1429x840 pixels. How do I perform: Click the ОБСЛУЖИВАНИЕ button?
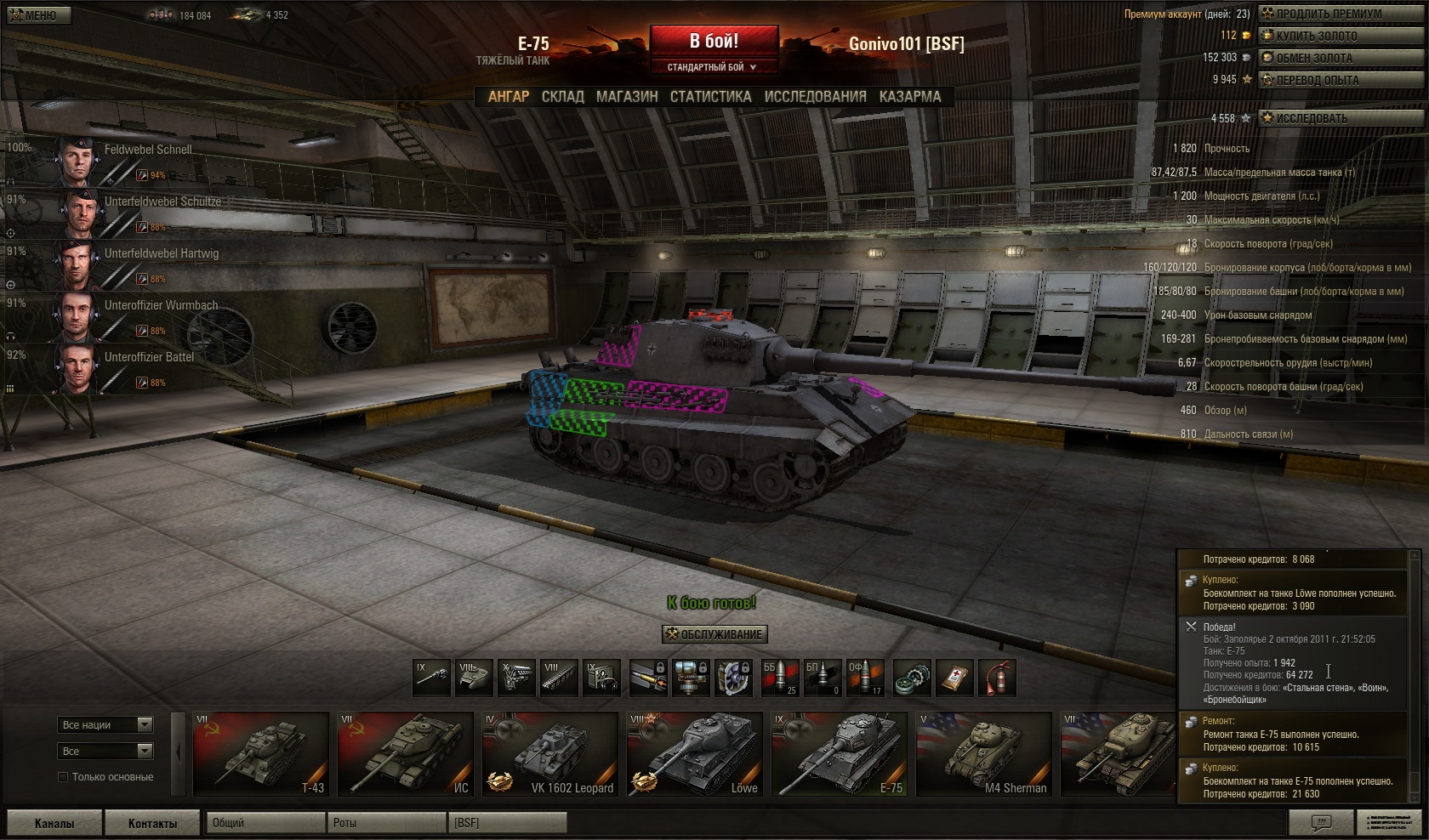click(714, 634)
